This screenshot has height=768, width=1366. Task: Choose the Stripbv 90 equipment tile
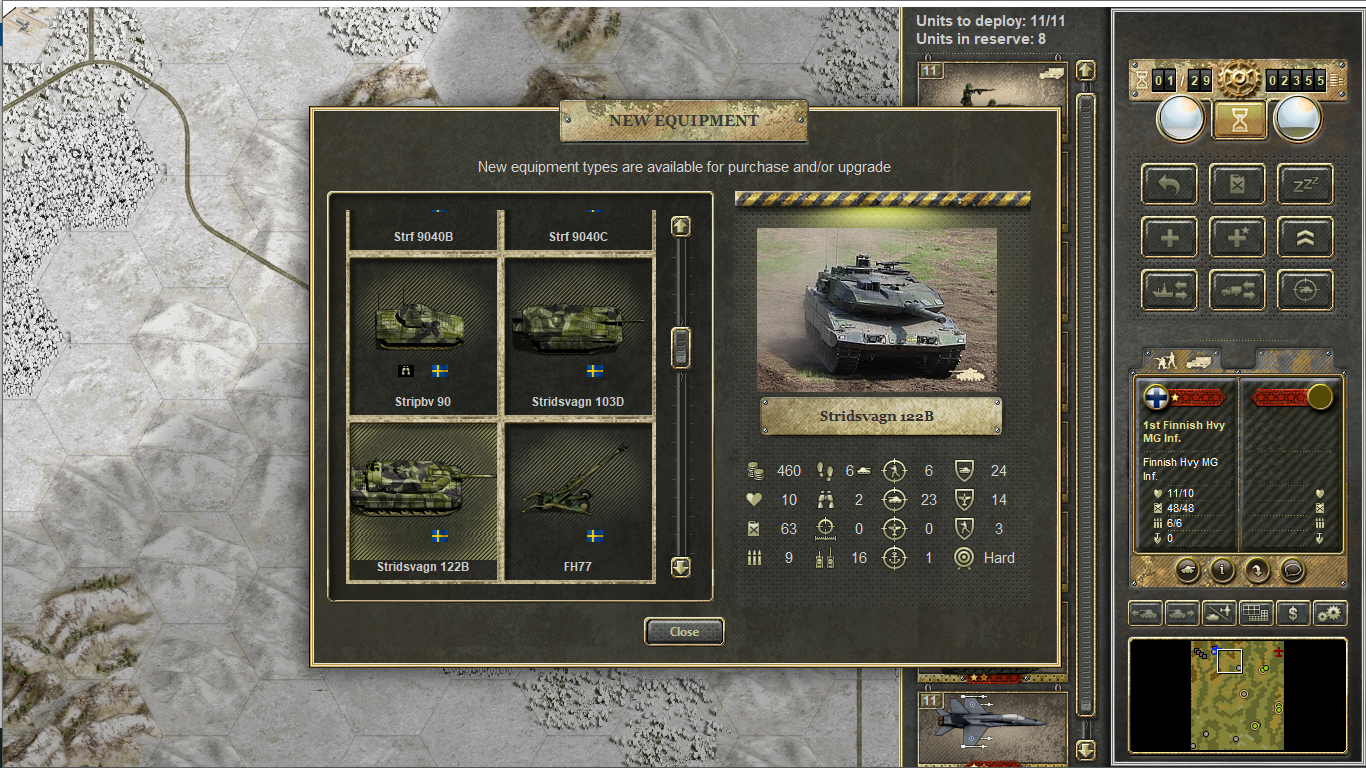click(x=422, y=337)
